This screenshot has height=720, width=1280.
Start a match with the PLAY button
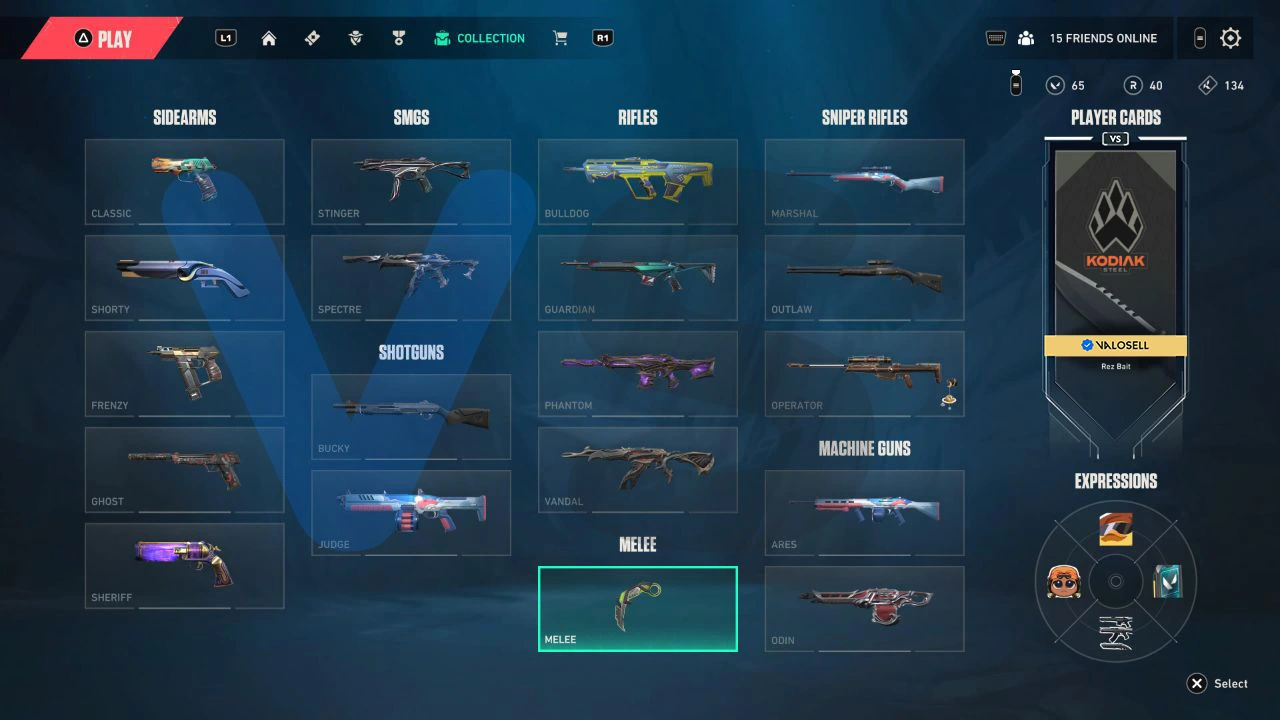[103, 39]
